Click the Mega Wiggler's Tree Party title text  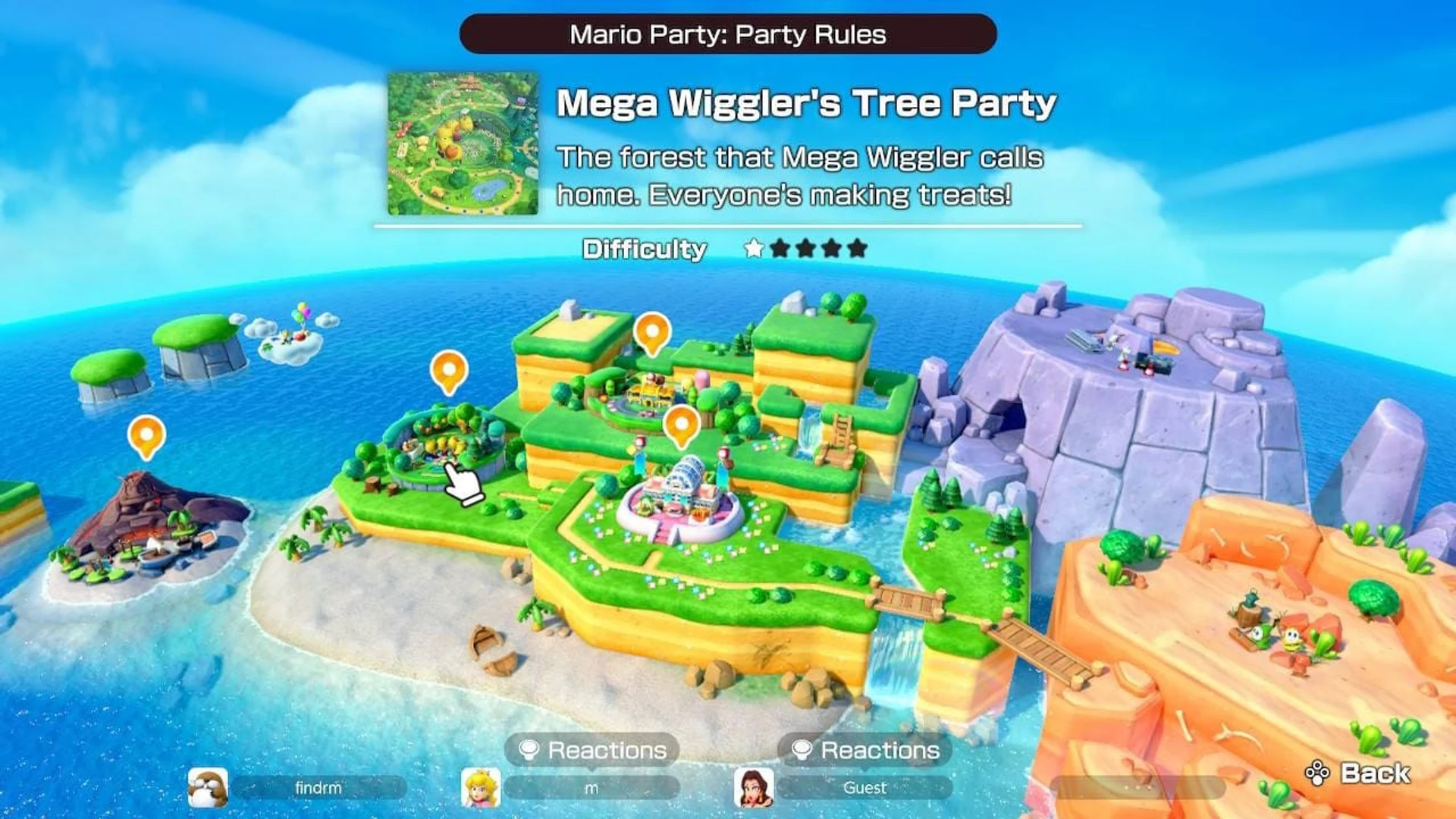point(807,103)
